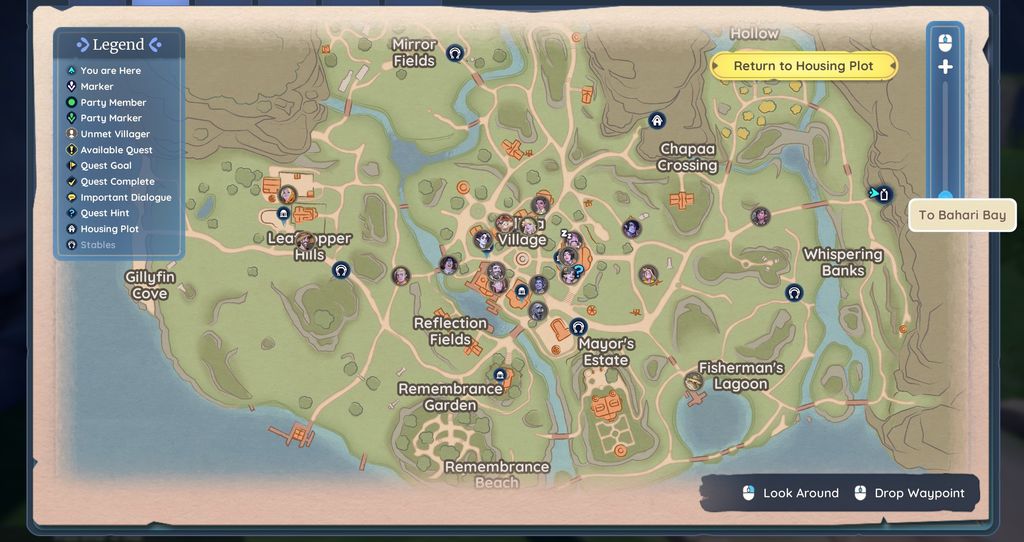Viewport: 1024px width, 542px height.
Task: Toggle Available Quest in the legend
Action: [116, 150]
